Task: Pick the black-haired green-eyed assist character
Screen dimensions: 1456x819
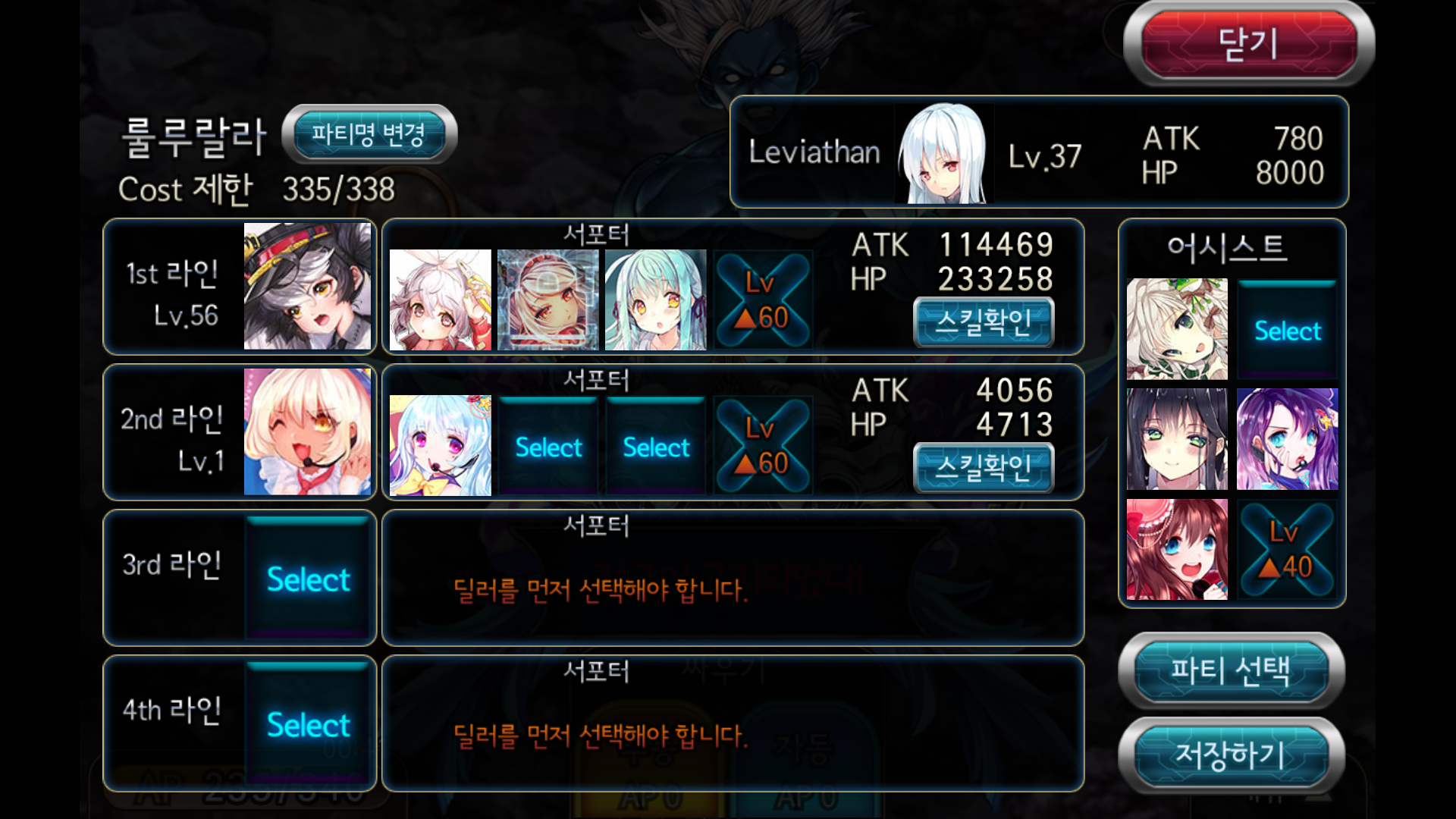Action: (x=1176, y=439)
